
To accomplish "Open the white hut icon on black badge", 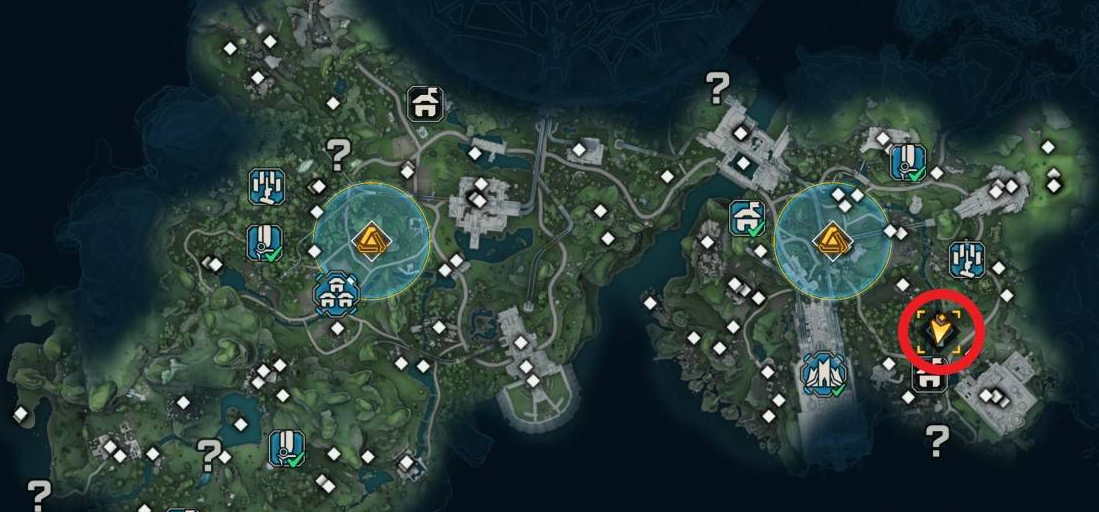I will [427, 103].
